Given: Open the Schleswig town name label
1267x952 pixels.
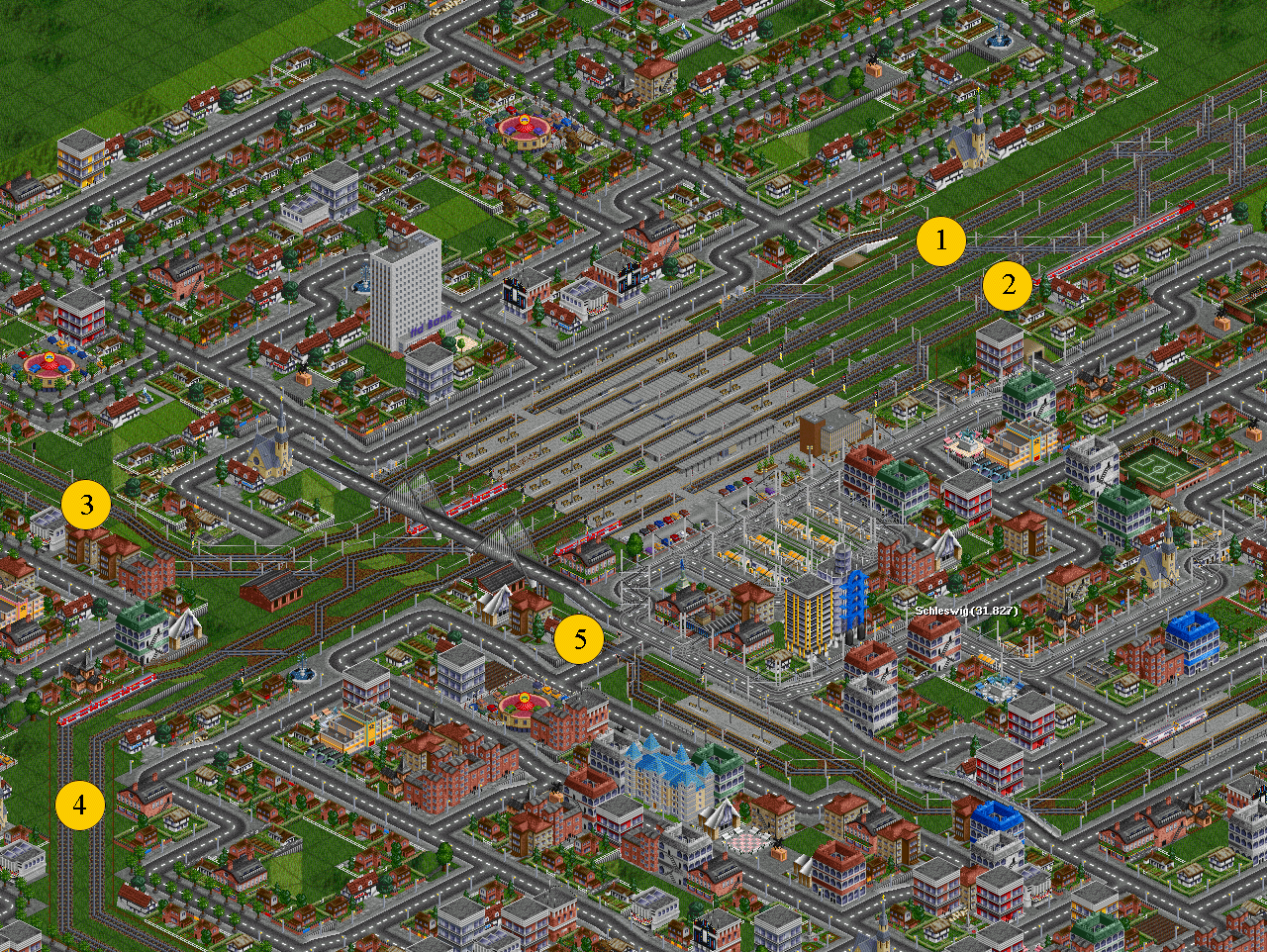Looking at the screenshot, I should pyautogui.click(x=965, y=611).
